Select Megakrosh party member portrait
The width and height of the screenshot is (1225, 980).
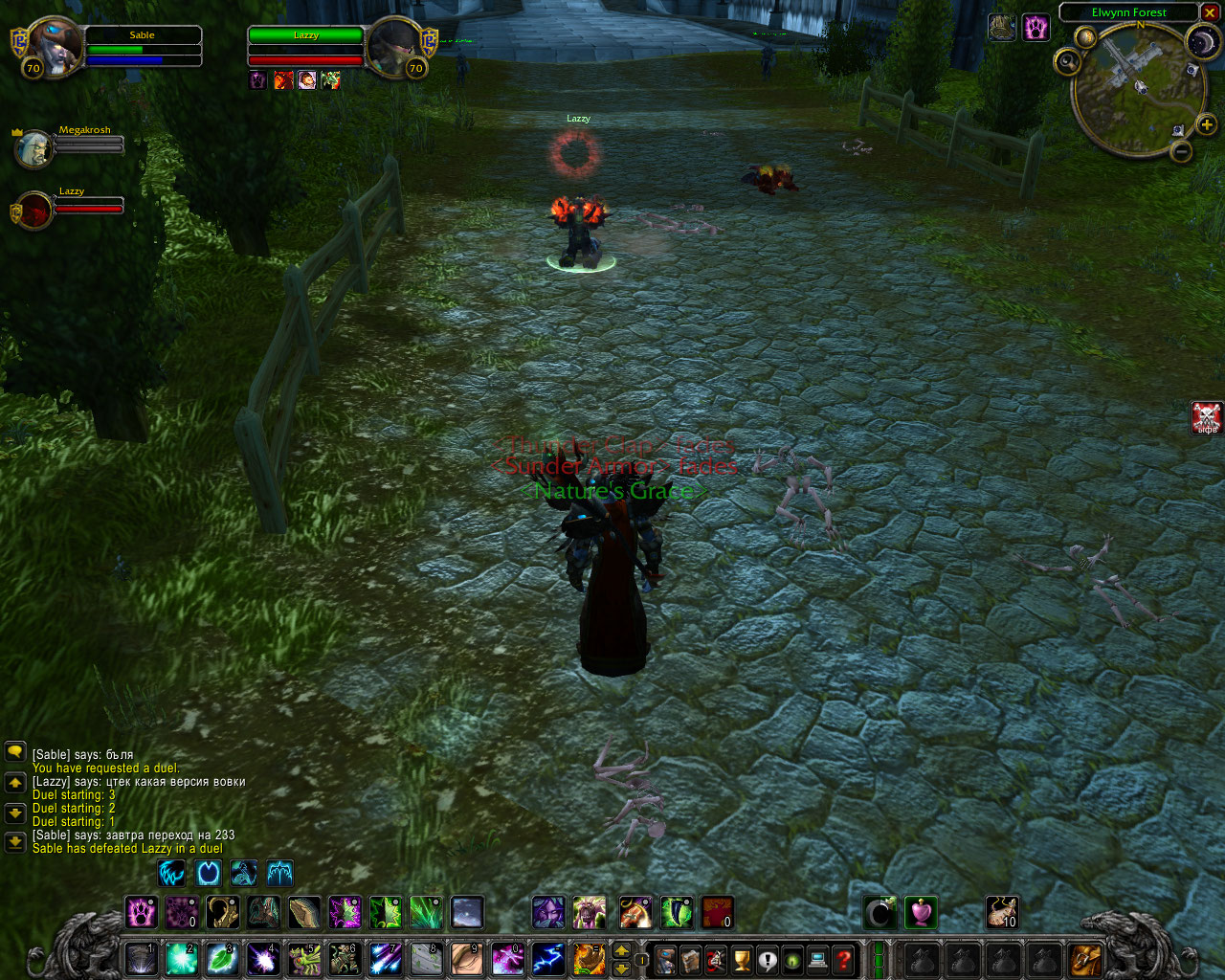(33, 148)
